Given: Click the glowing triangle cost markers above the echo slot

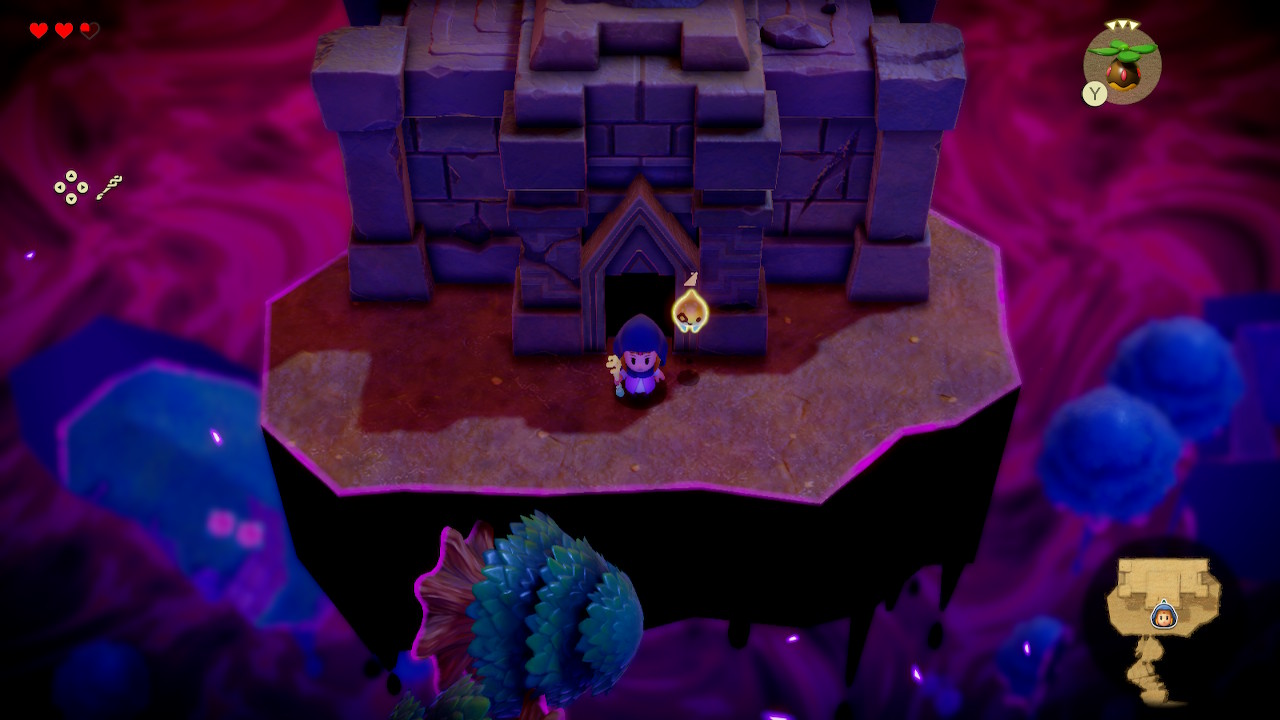Looking at the screenshot, I should (1122, 25).
